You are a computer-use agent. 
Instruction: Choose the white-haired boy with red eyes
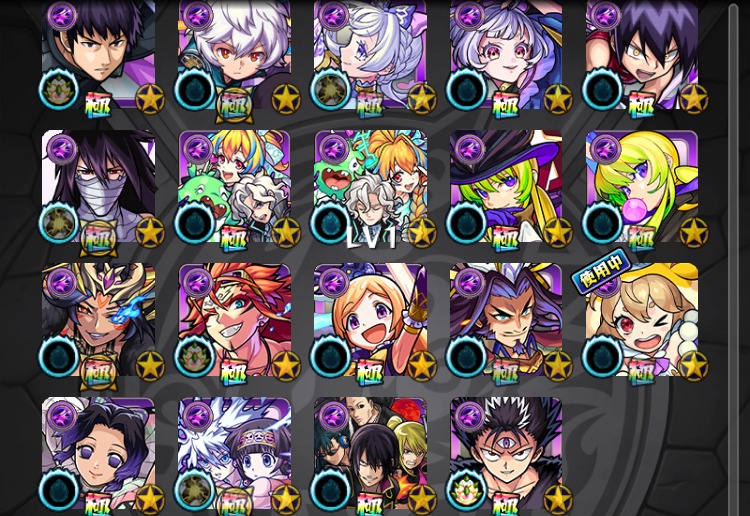tap(235, 55)
